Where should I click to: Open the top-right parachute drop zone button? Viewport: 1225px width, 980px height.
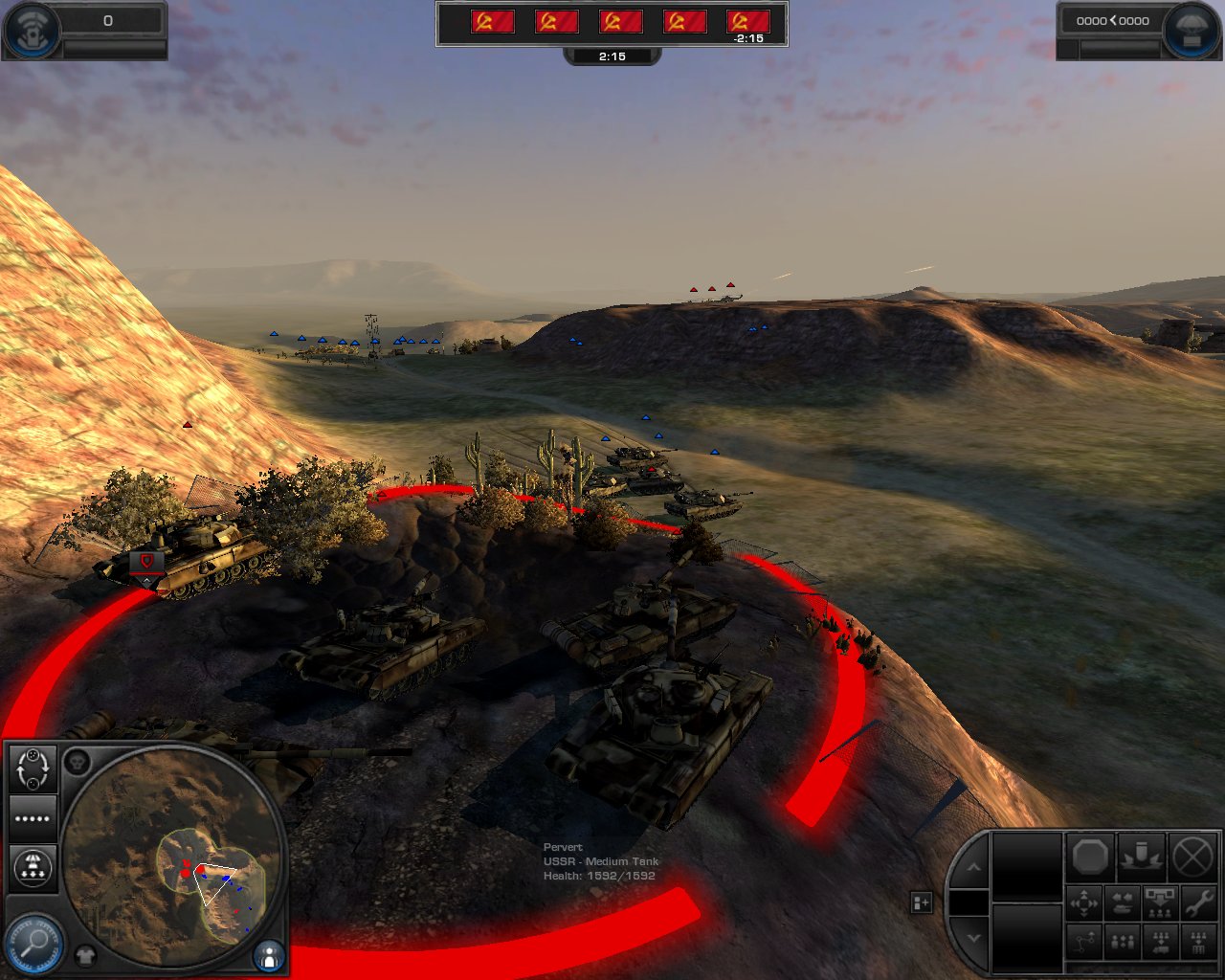click(x=1192, y=30)
